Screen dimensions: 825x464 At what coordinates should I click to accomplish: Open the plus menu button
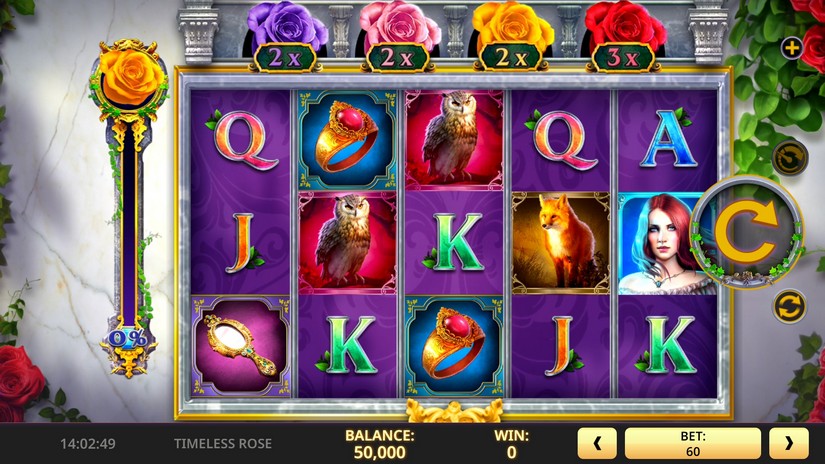tap(791, 47)
